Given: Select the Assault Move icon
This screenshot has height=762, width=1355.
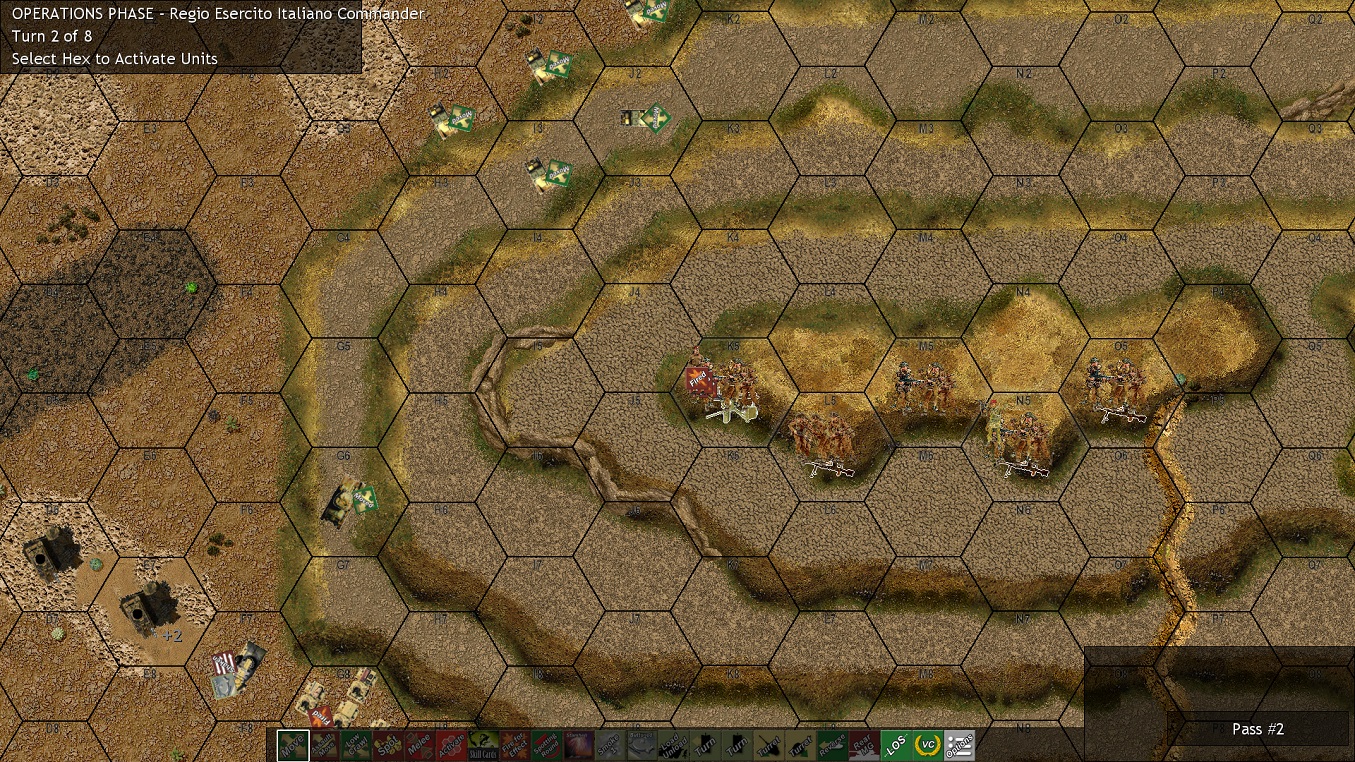Looking at the screenshot, I should pyautogui.click(x=323, y=746).
